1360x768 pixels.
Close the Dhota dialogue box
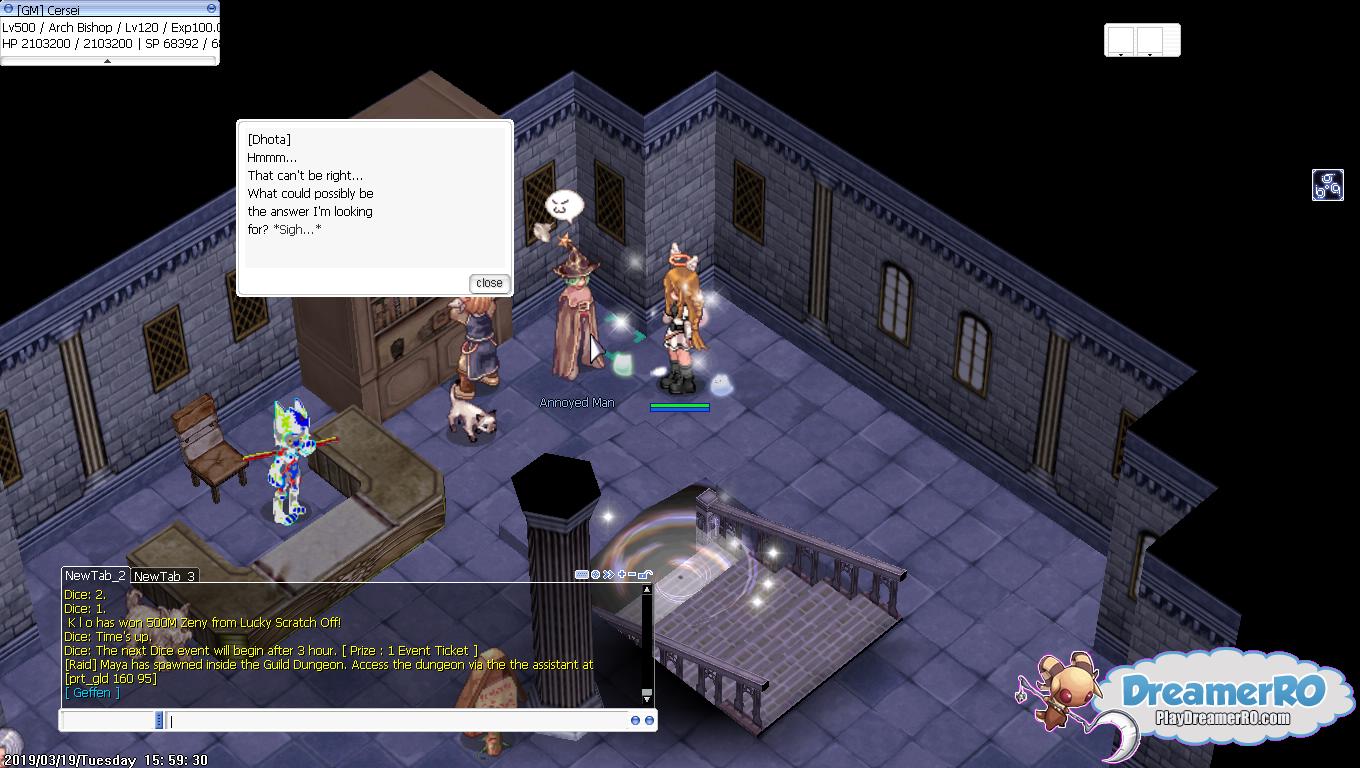click(489, 283)
